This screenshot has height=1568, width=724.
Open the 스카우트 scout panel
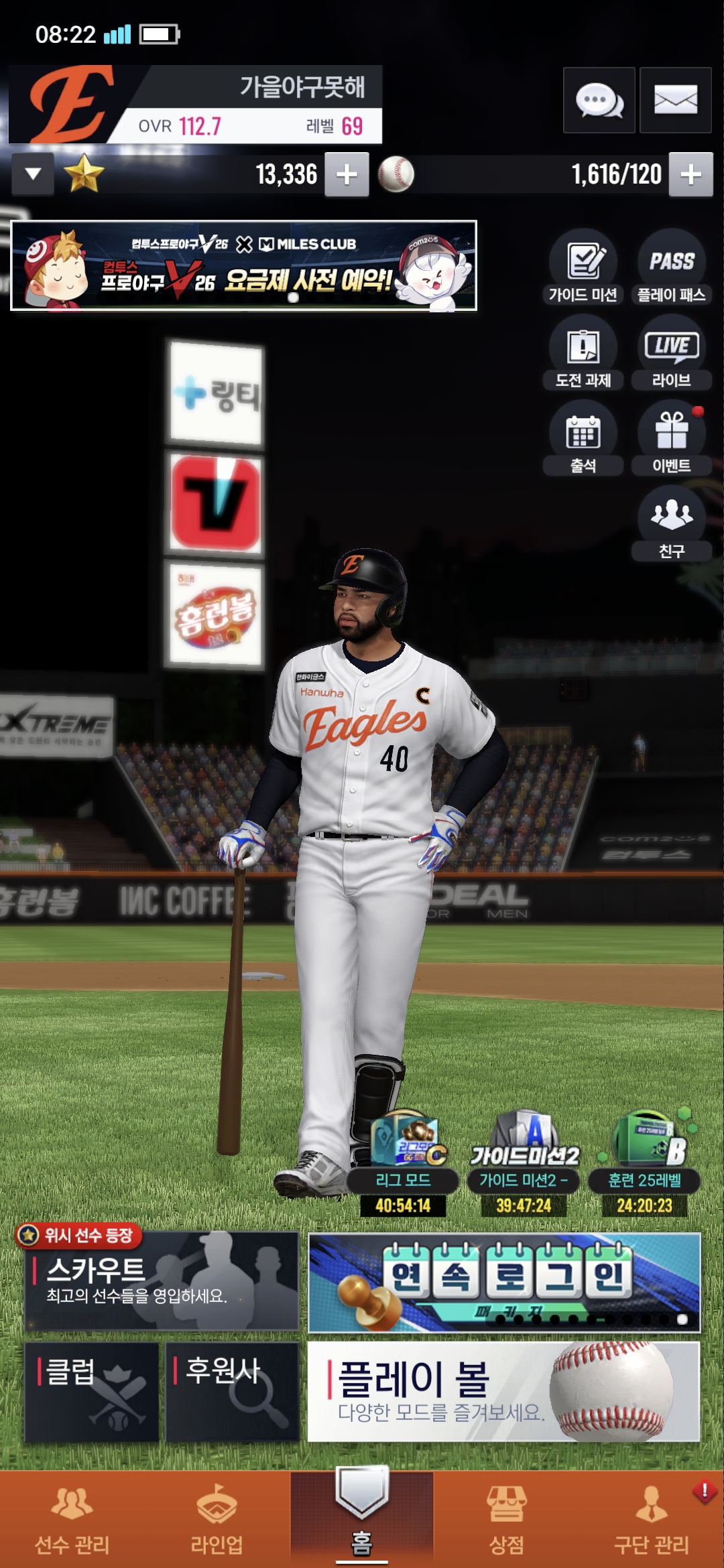click(x=162, y=1281)
